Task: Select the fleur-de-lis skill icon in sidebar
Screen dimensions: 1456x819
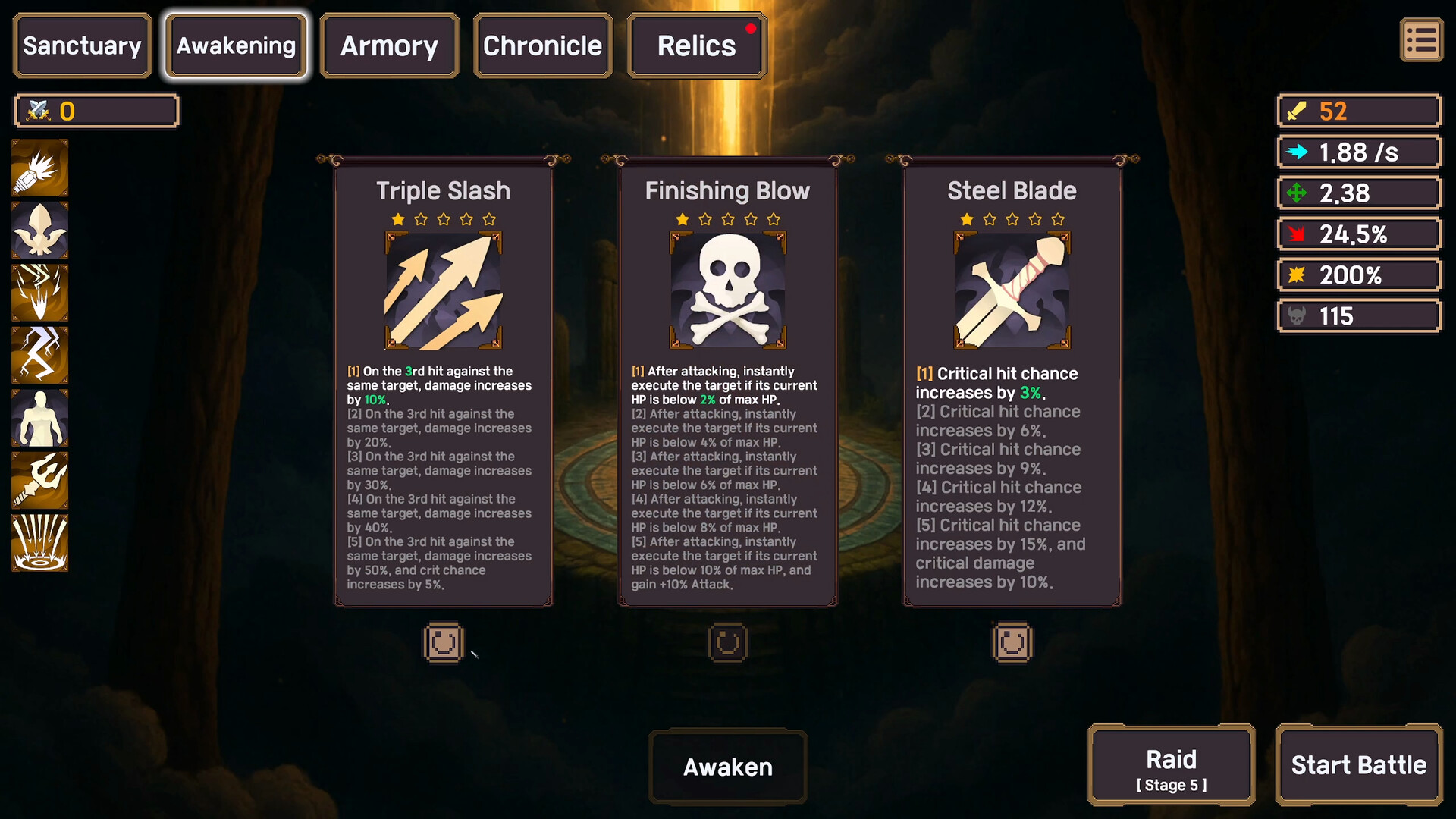Action: [x=39, y=229]
